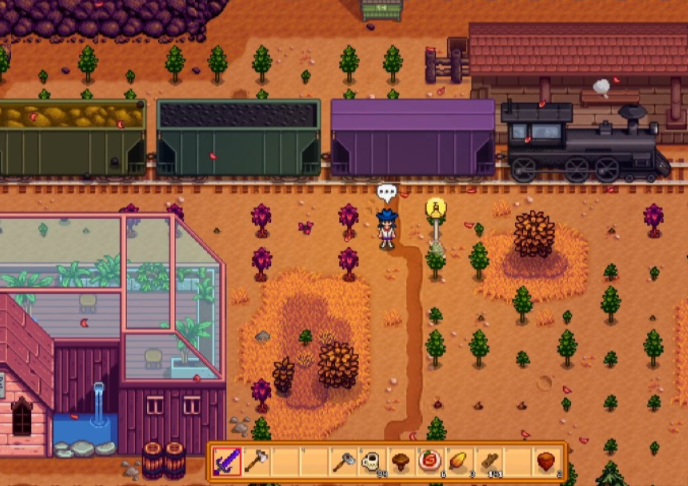Select the red food dish slot
The height and width of the screenshot is (486, 688).
tap(430, 462)
